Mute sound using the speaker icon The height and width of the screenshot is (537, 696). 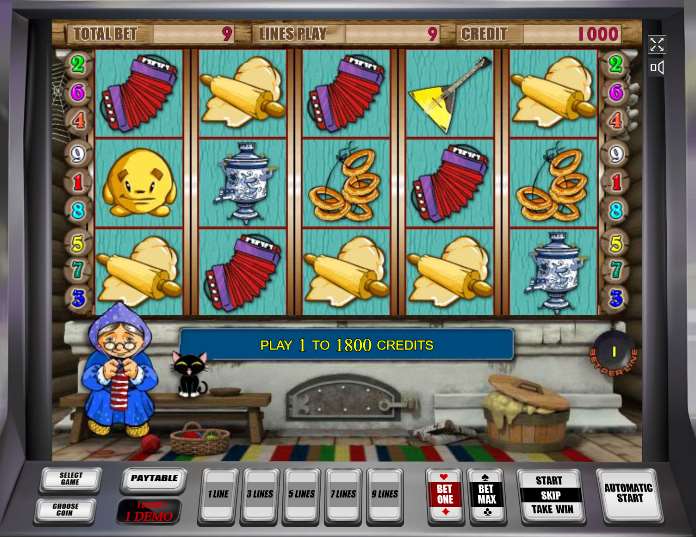657,68
